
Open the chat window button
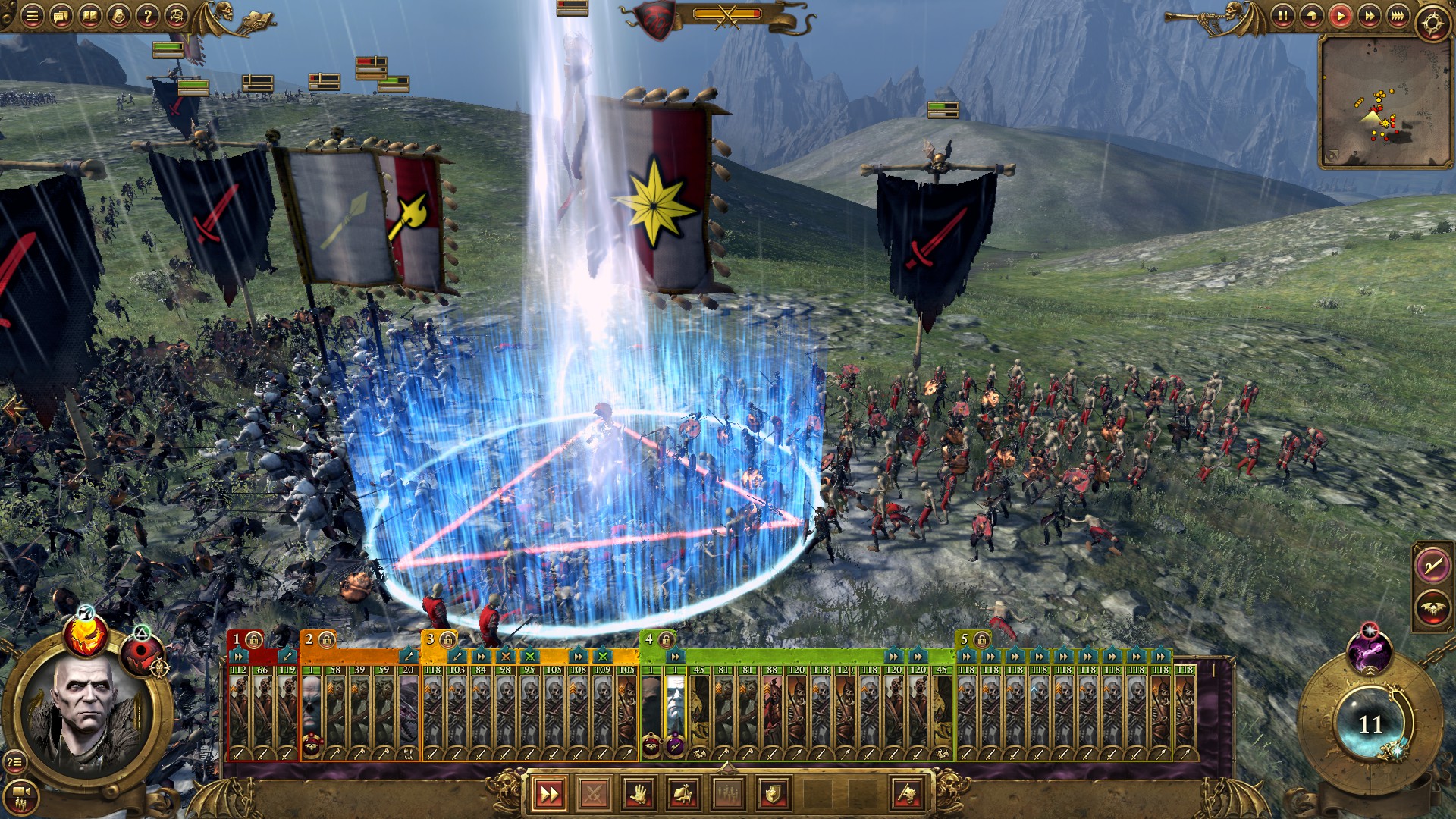(61, 16)
